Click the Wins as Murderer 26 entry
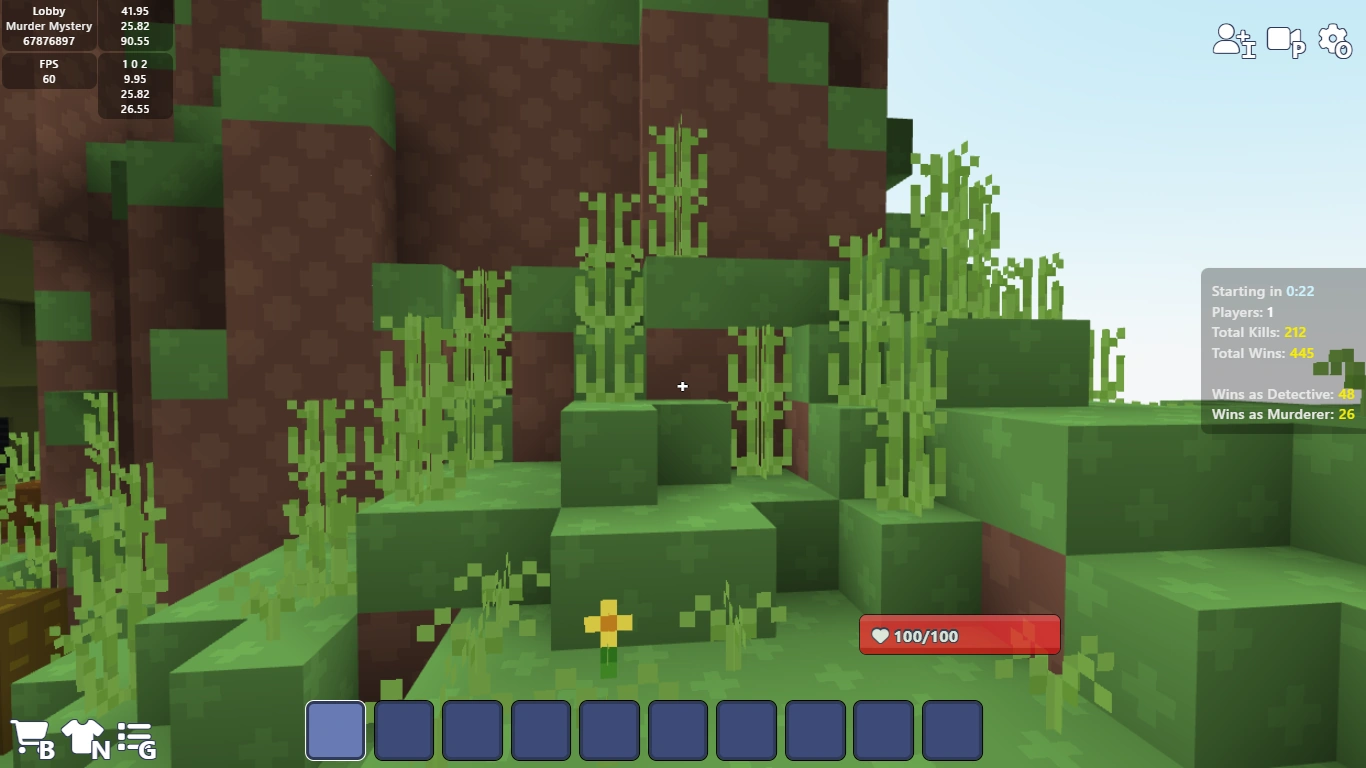Viewport: 1366px width, 768px height. coord(1283,414)
